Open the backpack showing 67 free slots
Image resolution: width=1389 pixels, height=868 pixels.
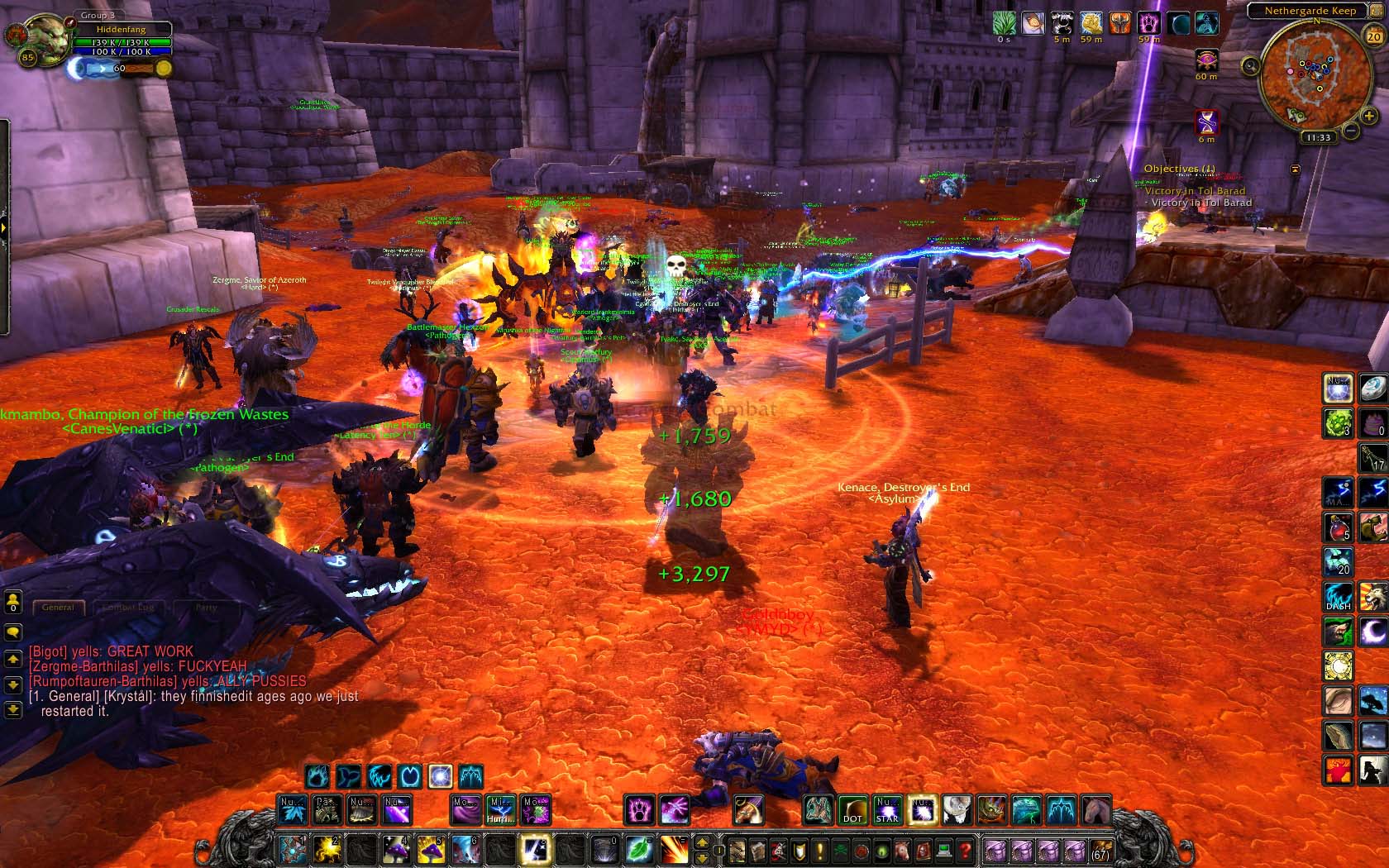[1100, 850]
